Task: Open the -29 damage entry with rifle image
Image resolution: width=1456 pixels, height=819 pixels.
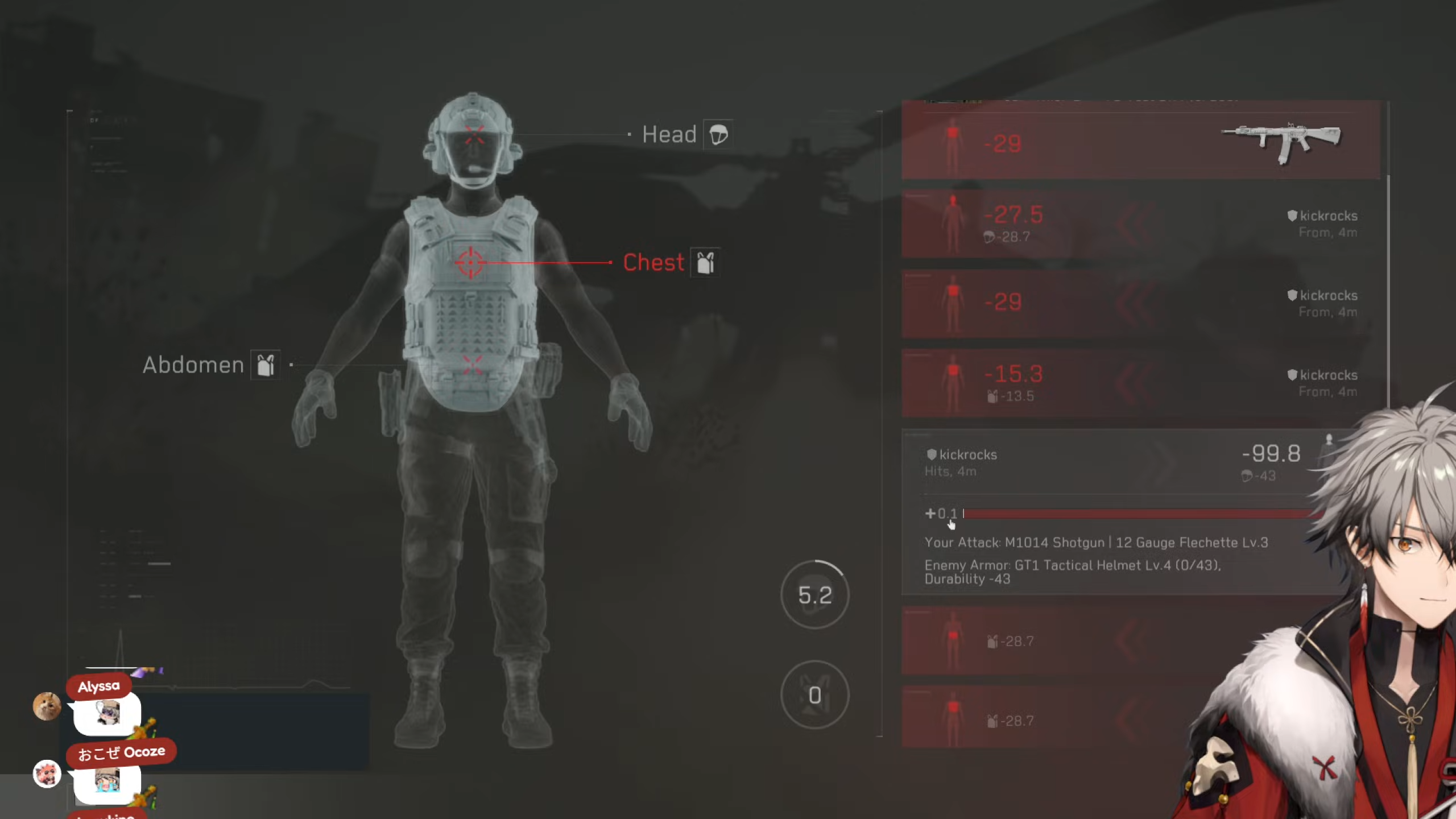Action: [1140, 143]
